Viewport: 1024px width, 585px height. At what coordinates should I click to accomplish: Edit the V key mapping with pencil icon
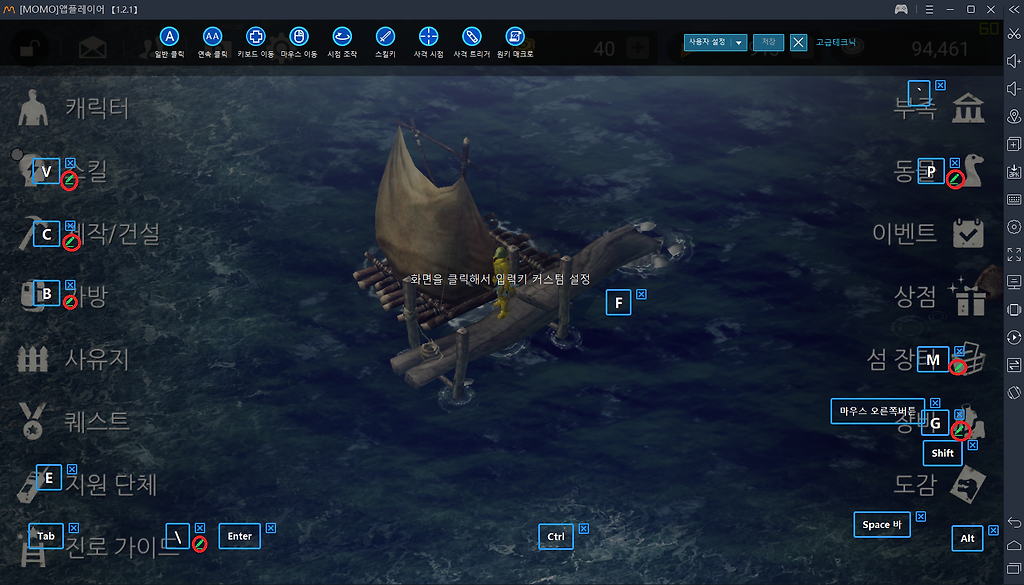tap(69, 181)
